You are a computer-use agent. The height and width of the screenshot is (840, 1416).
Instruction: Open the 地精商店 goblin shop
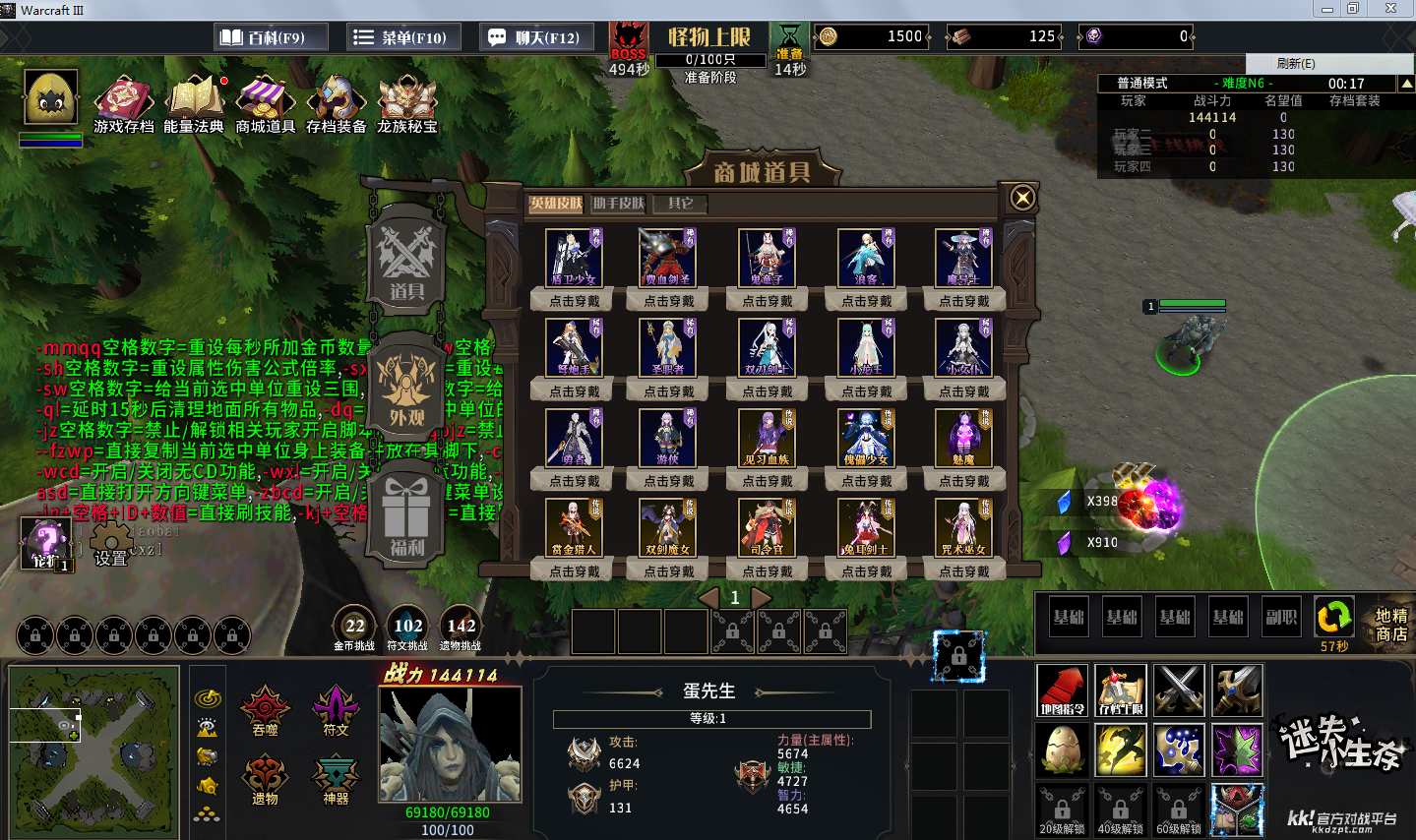point(1390,624)
